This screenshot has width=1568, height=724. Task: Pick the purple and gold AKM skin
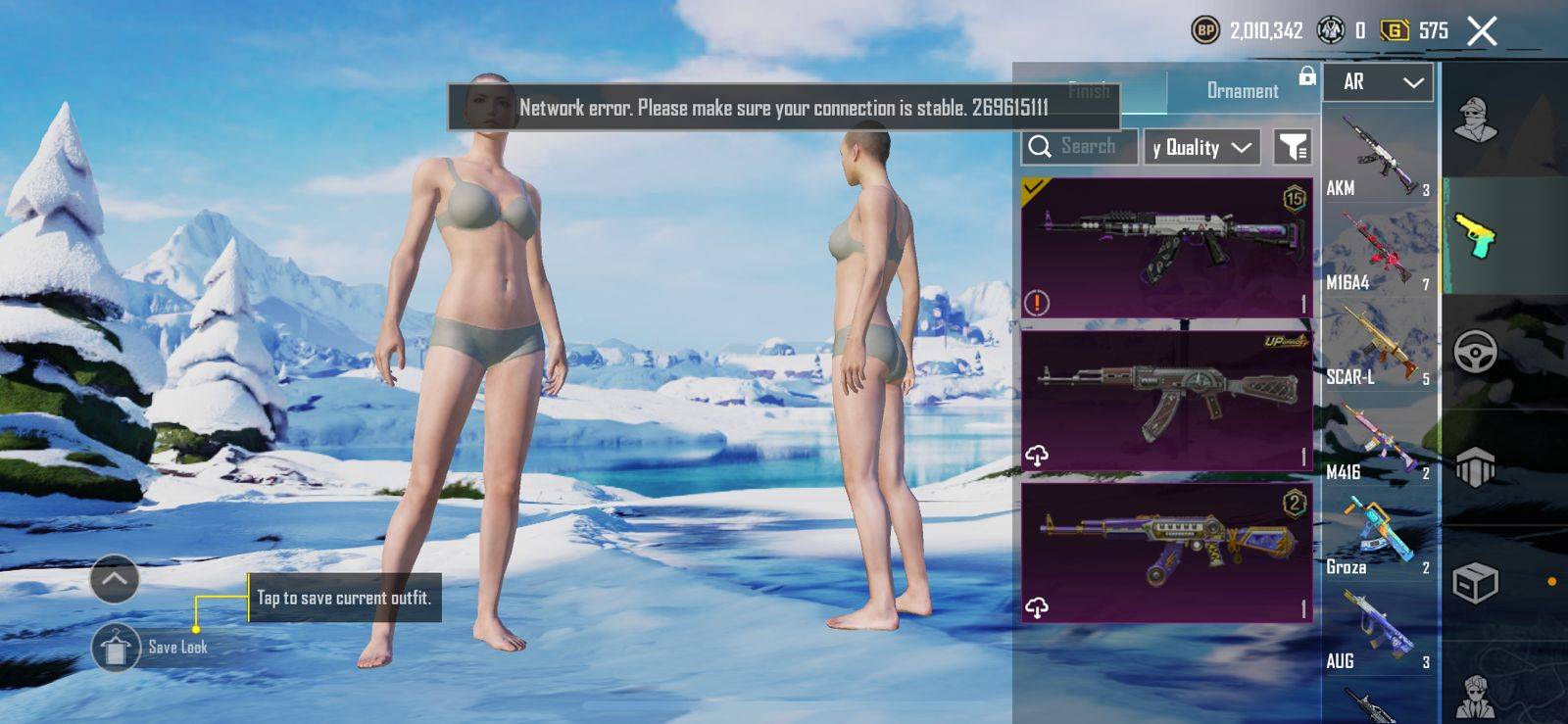pyautogui.click(x=1166, y=552)
